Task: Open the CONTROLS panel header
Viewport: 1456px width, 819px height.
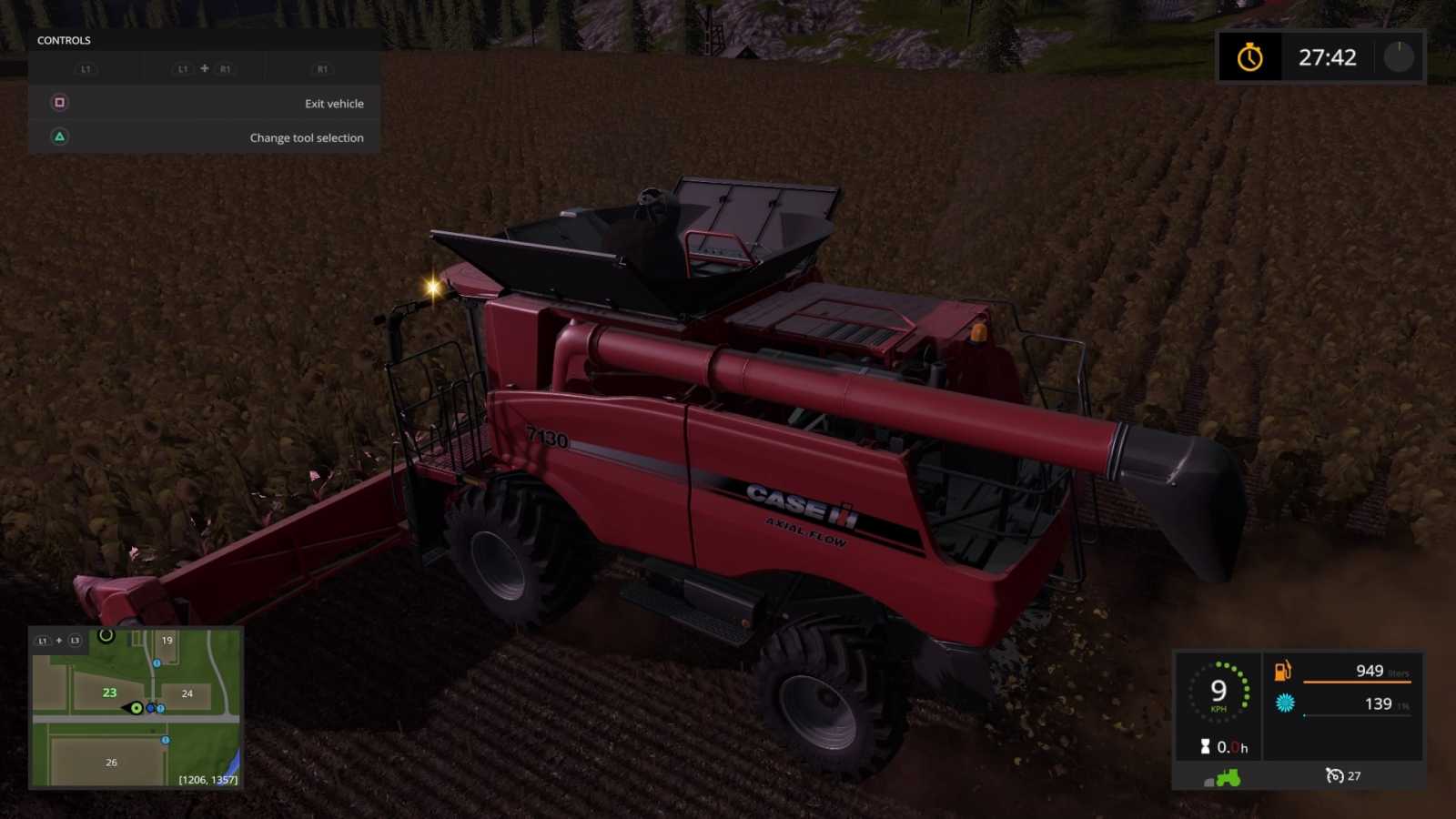Action: point(64,40)
